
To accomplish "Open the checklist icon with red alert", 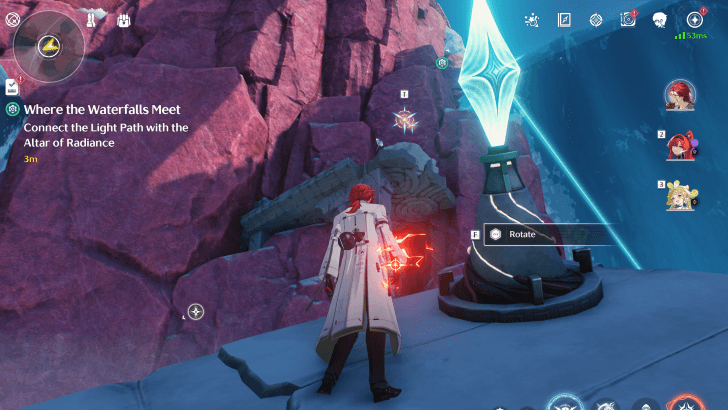I will pos(12,87).
